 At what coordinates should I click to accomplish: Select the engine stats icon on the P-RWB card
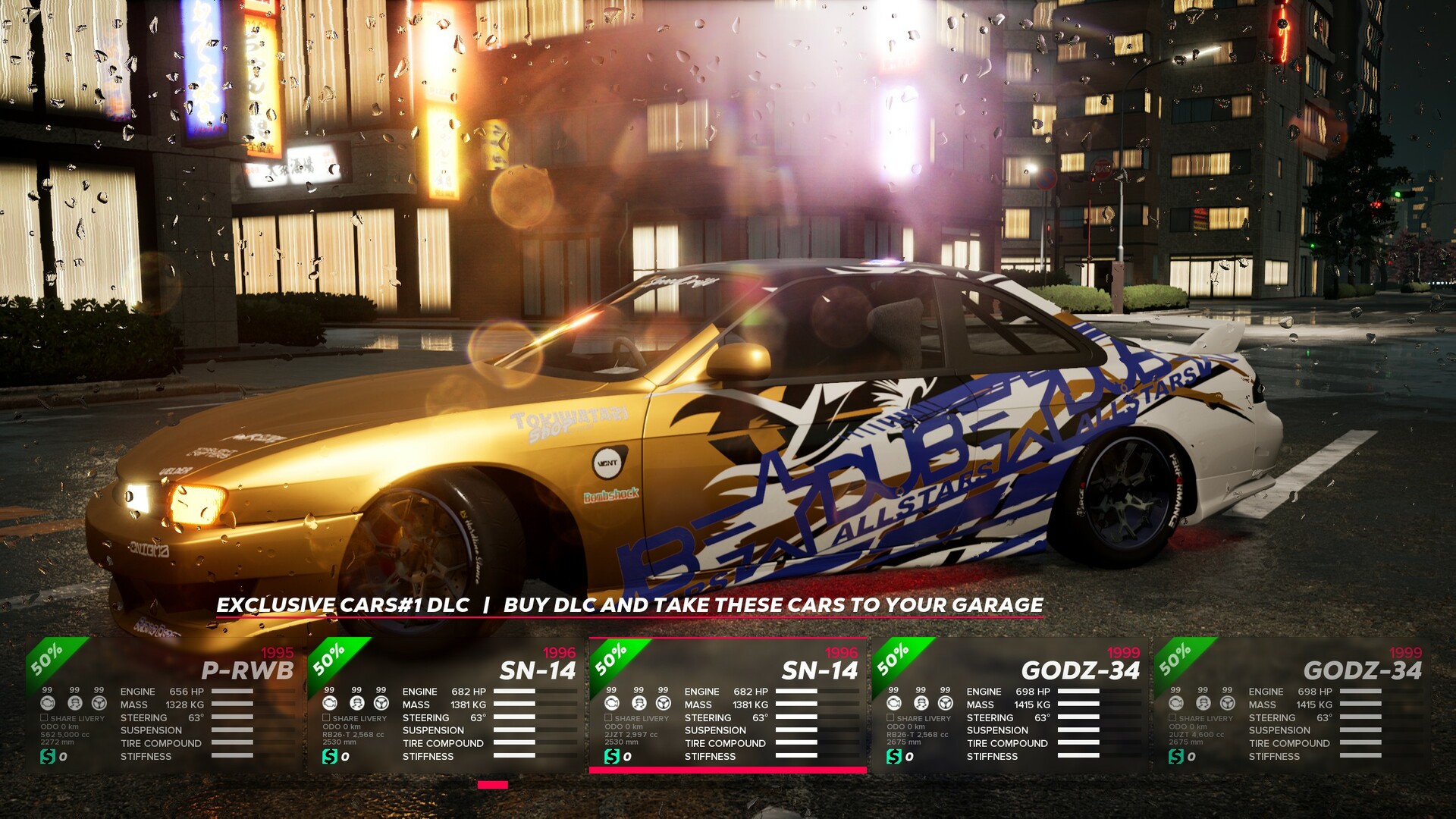pyautogui.click(x=48, y=704)
